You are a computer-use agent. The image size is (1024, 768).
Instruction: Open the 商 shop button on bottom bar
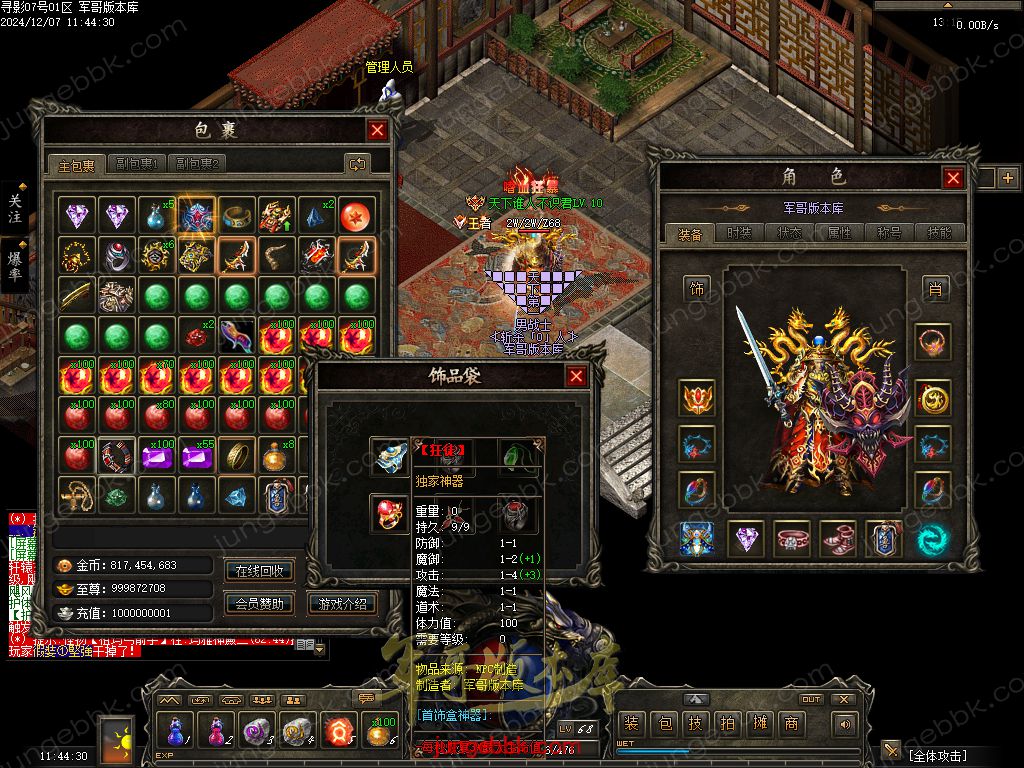792,723
